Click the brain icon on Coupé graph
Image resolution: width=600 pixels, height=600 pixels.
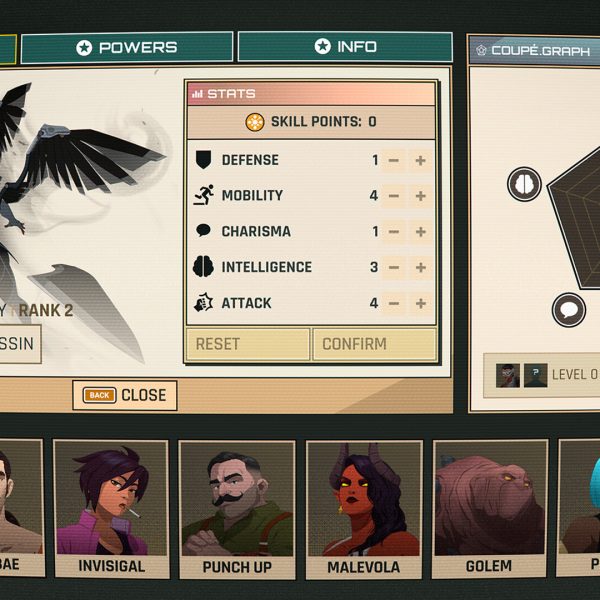coord(524,184)
